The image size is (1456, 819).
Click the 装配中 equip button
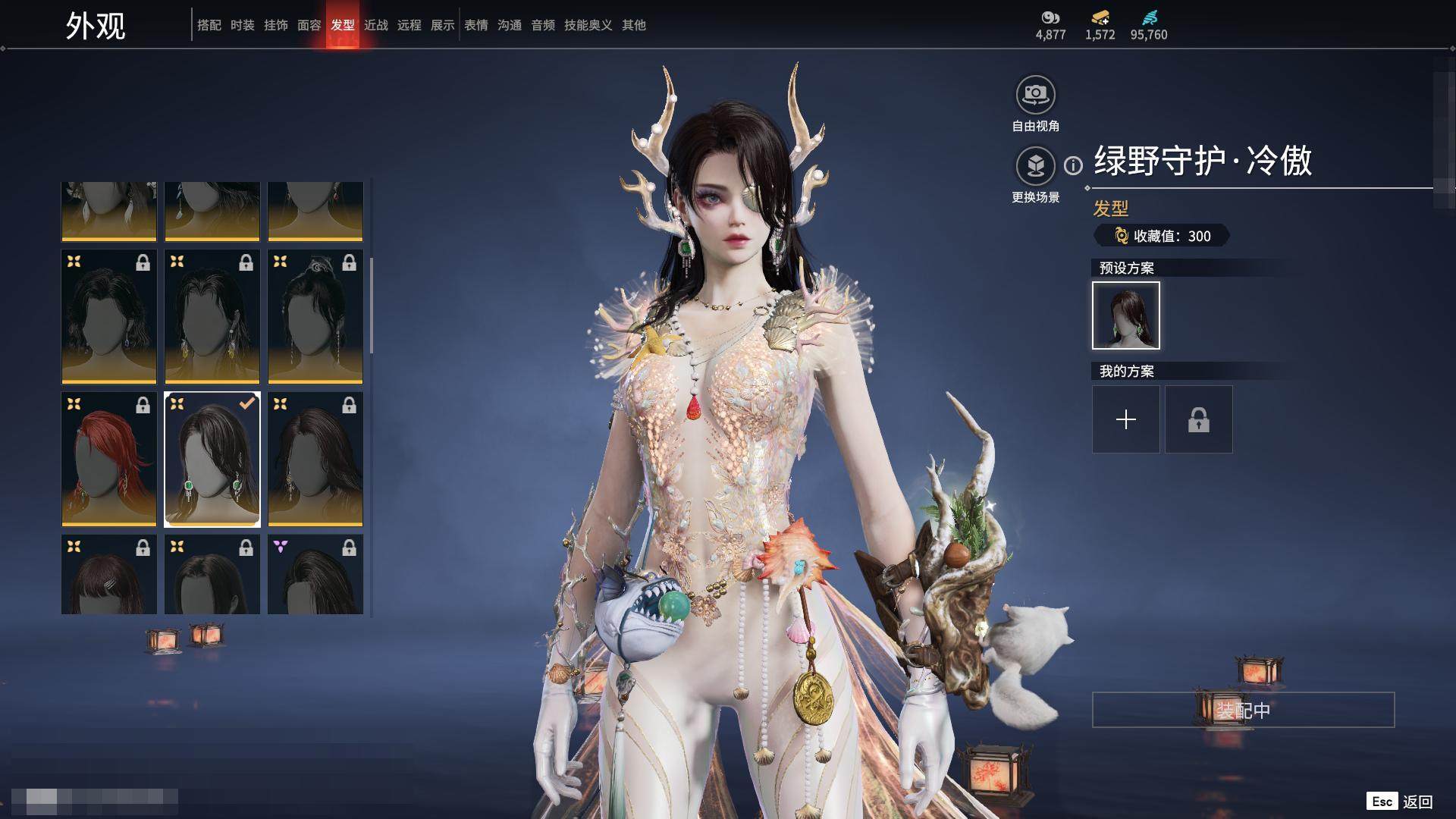[1243, 710]
